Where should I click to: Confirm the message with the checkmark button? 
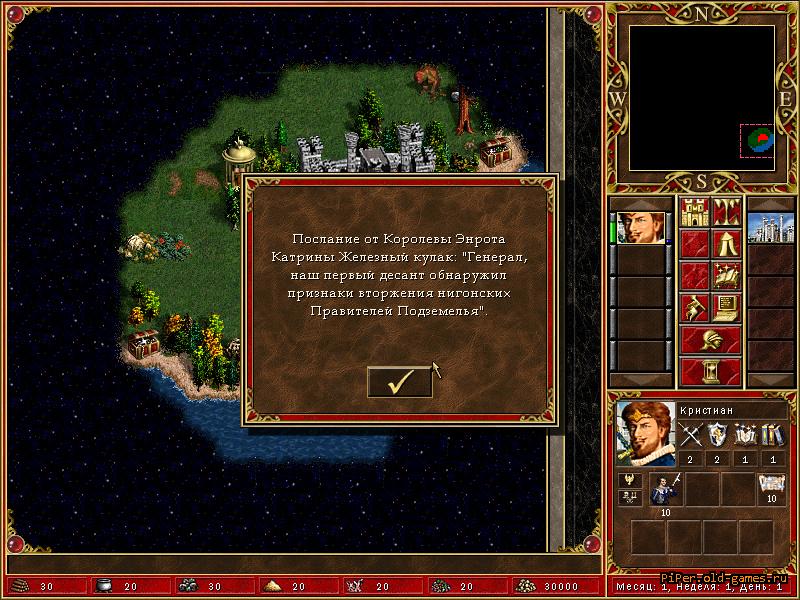(400, 381)
